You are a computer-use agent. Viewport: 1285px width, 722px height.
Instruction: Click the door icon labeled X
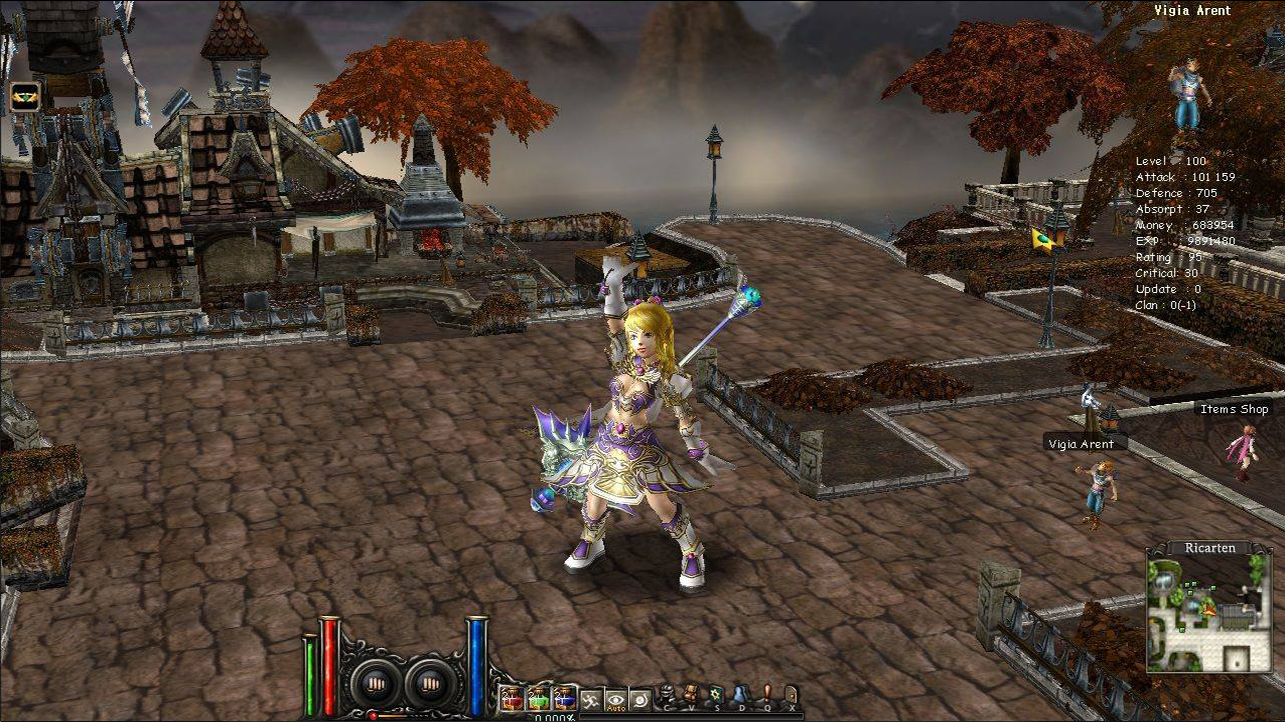click(791, 697)
